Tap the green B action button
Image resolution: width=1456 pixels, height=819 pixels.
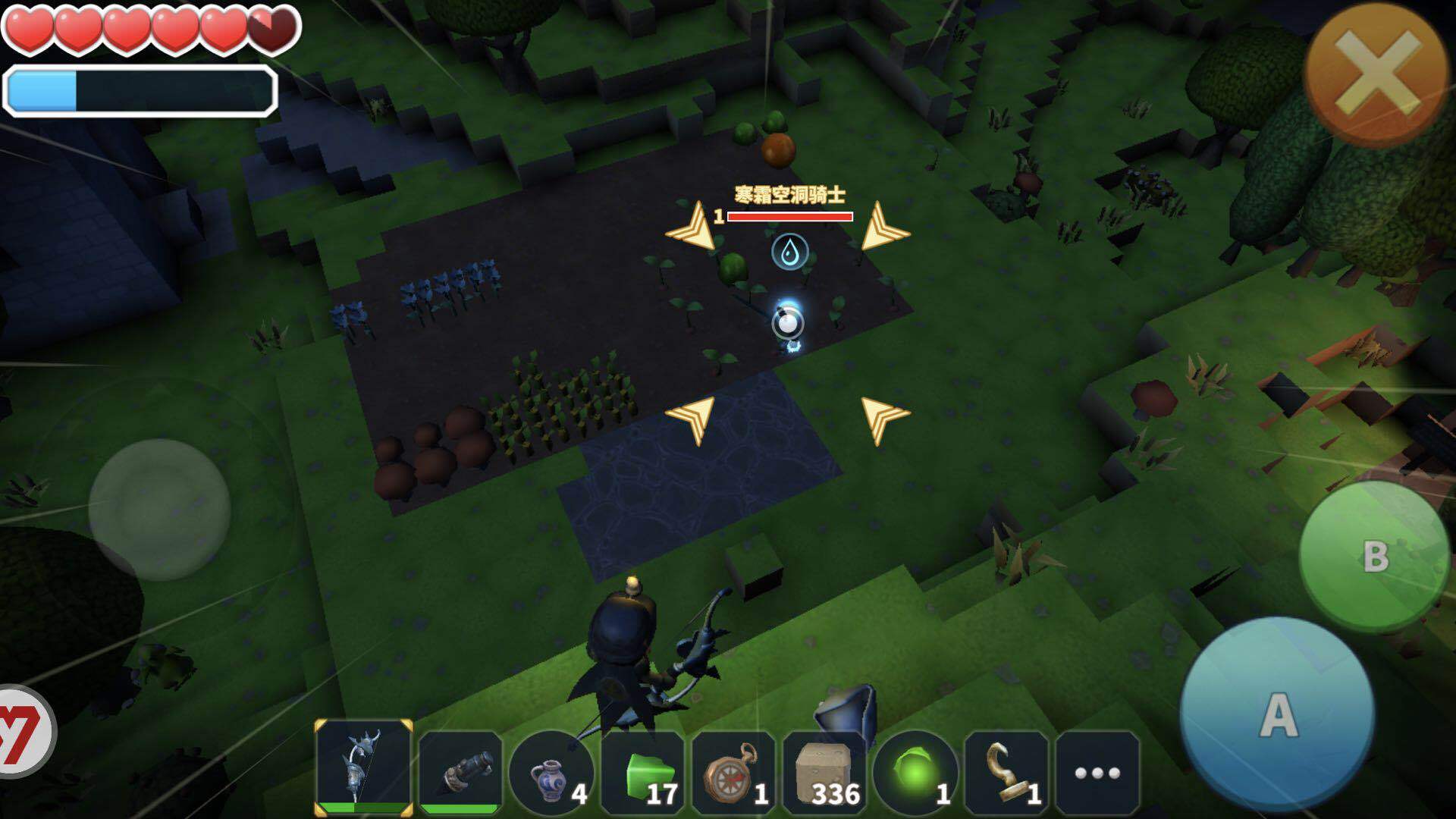(1374, 556)
